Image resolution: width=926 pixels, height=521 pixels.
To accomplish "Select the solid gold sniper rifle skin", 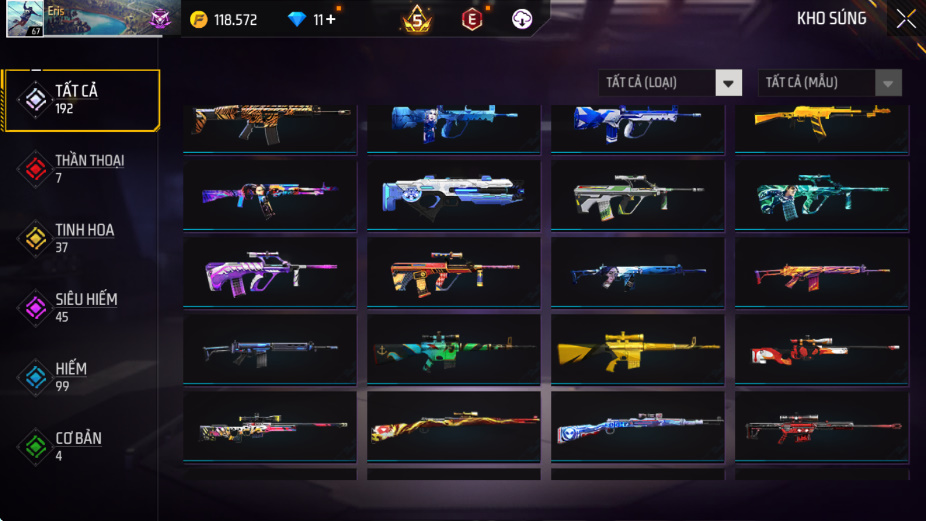I will (x=637, y=350).
